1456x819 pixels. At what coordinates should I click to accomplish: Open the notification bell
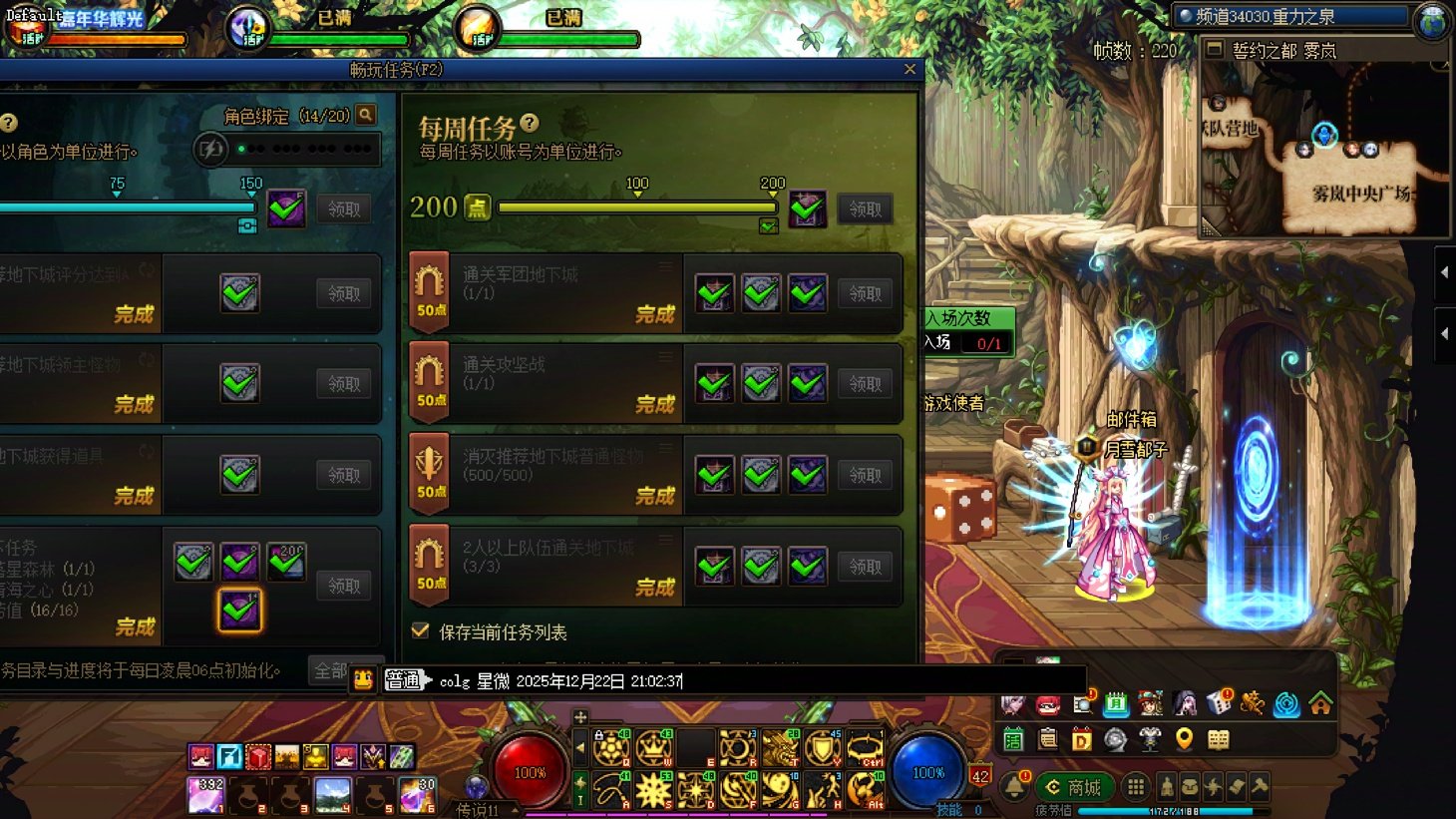click(1015, 787)
